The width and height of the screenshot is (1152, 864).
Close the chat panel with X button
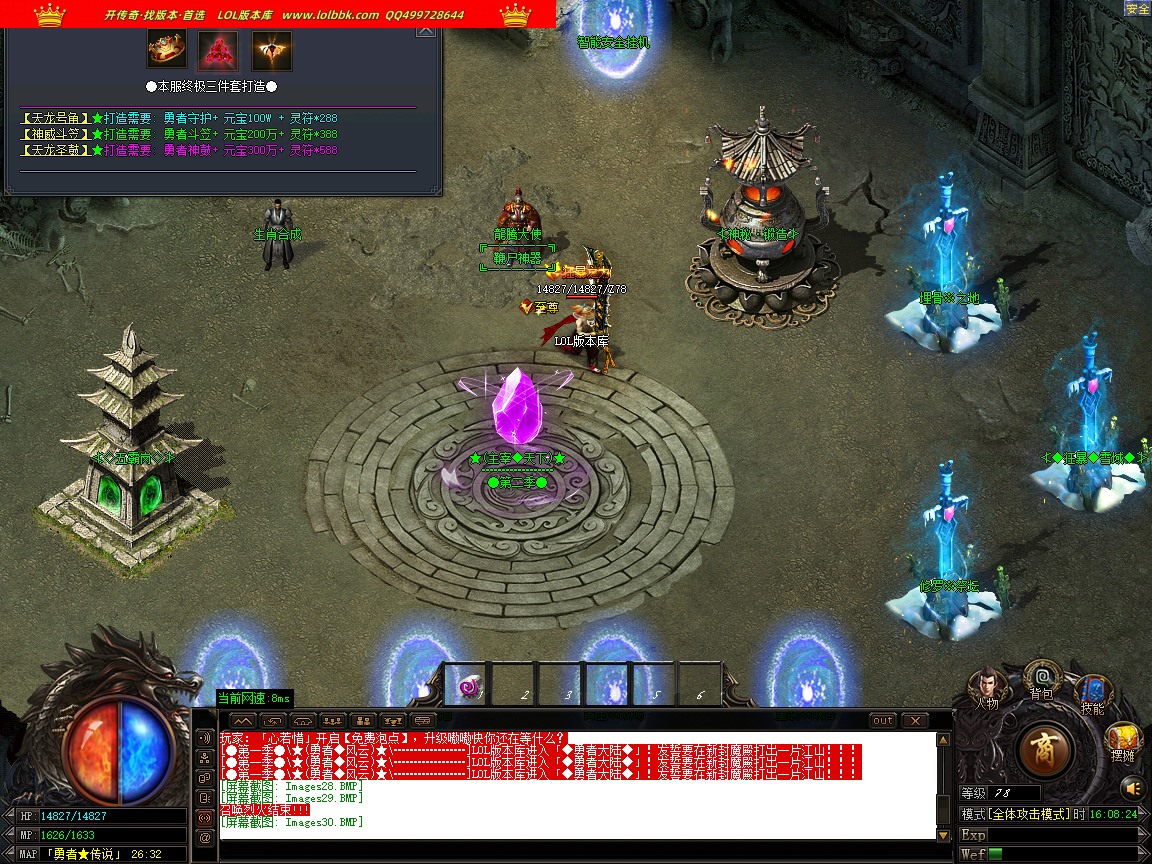pyautogui.click(x=915, y=720)
